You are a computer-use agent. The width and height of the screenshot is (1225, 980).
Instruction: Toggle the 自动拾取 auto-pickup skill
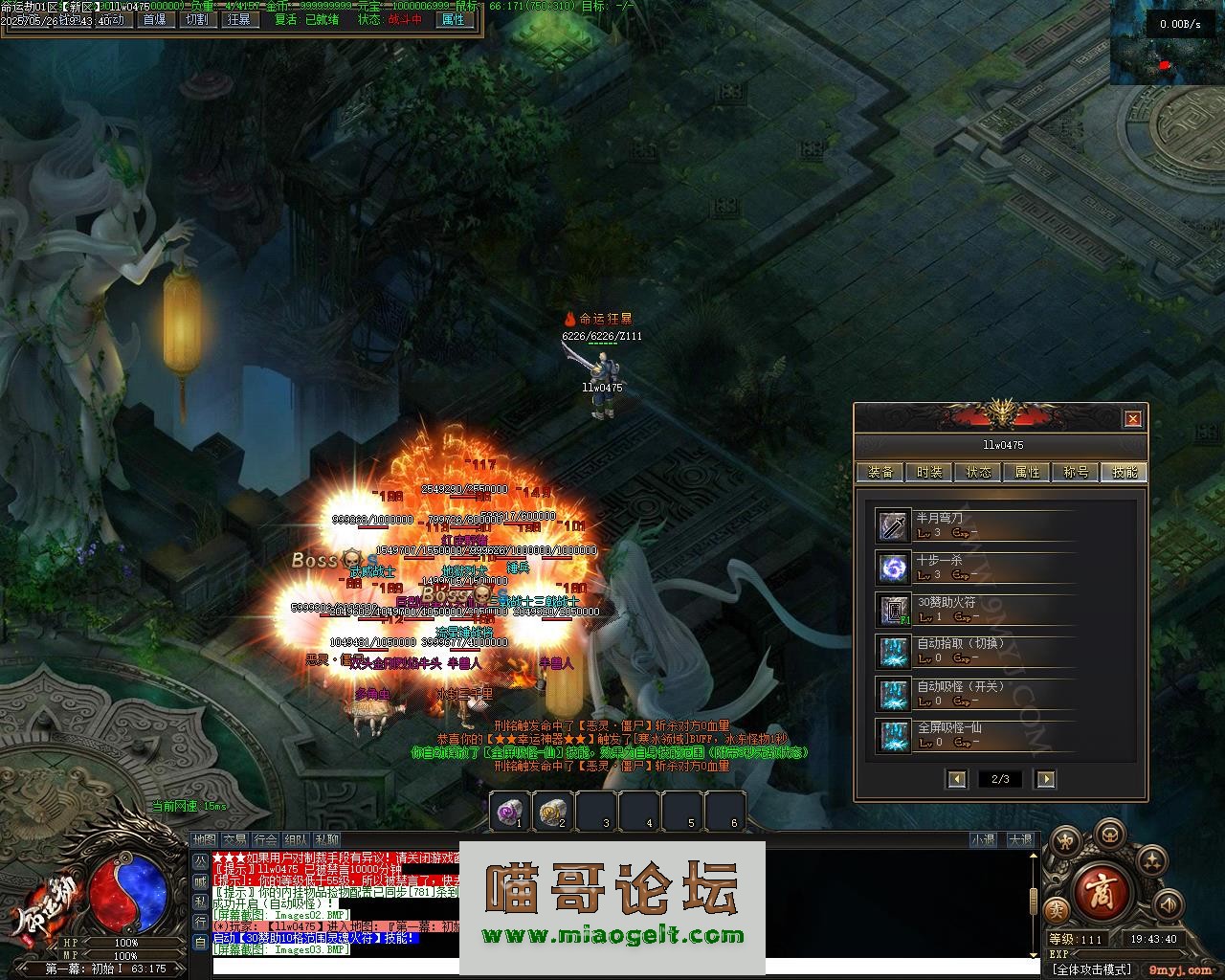pos(894,652)
